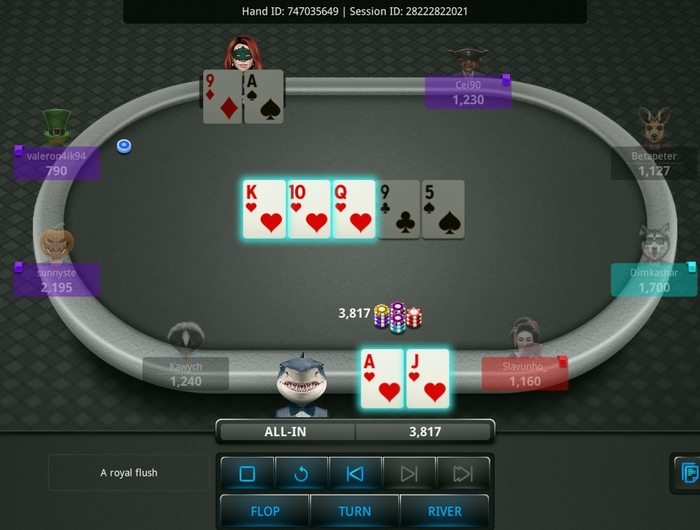Select player Cel90's name panel
This screenshot has height=530, width=700.
click(468, 92)
